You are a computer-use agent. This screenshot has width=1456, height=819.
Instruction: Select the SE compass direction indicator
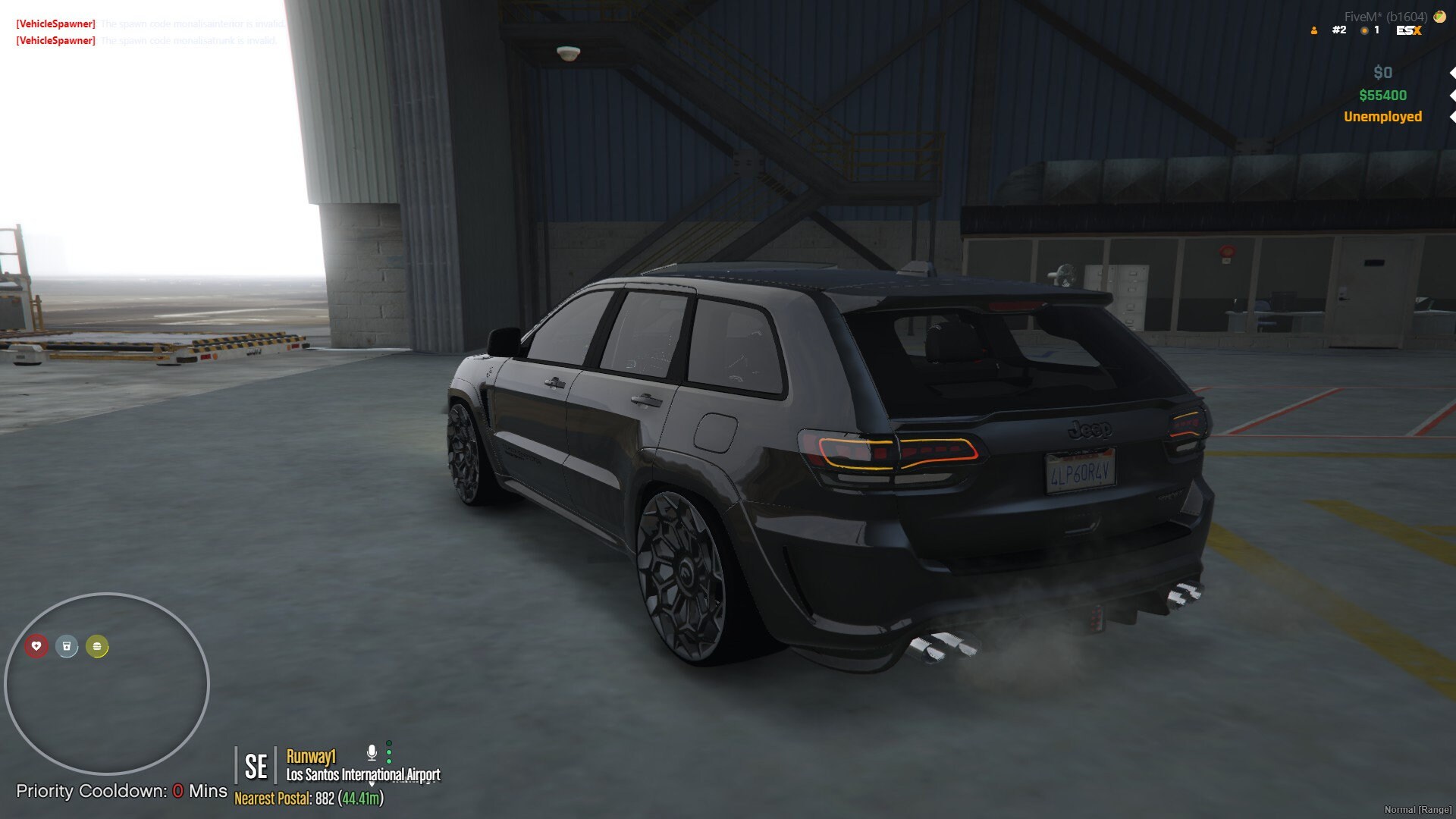point(258,766)
